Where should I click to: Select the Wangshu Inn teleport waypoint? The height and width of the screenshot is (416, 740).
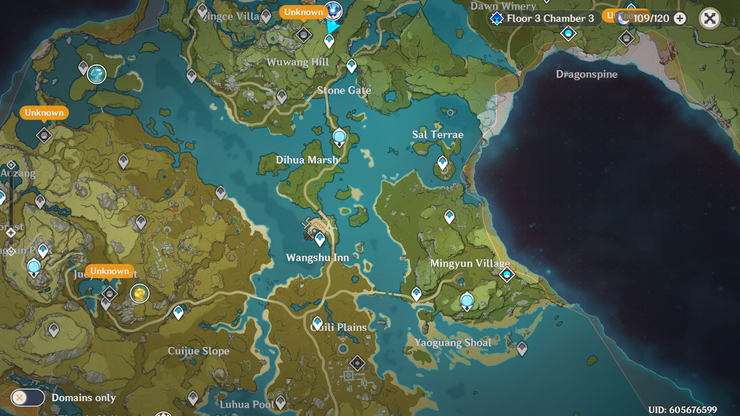320,239
